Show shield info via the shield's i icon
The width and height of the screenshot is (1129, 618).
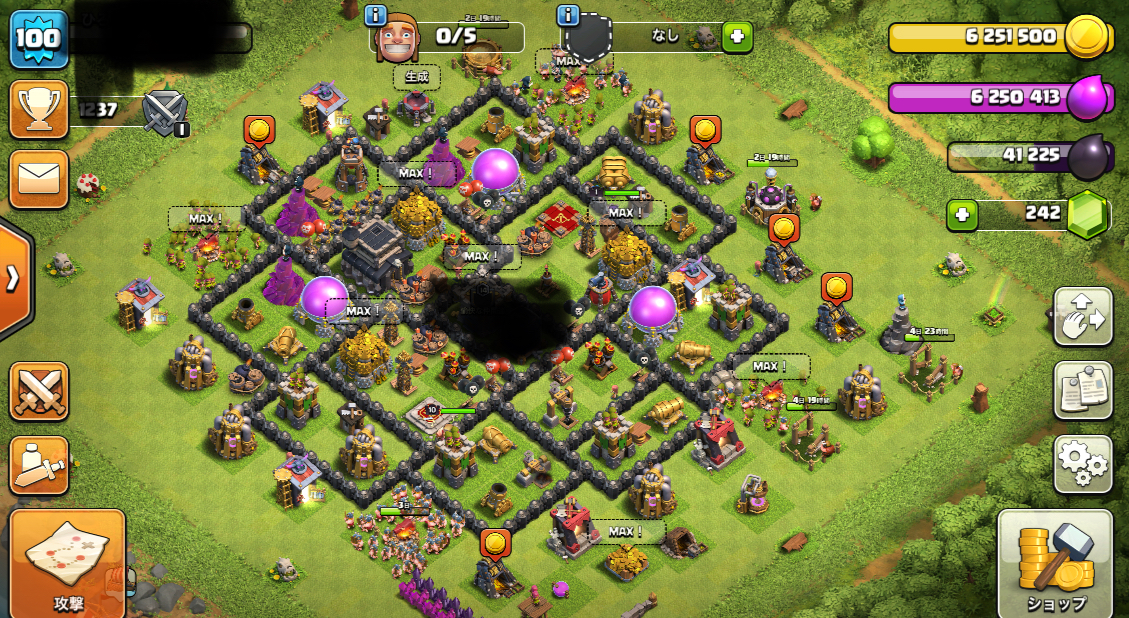click(x=568, y=15)
